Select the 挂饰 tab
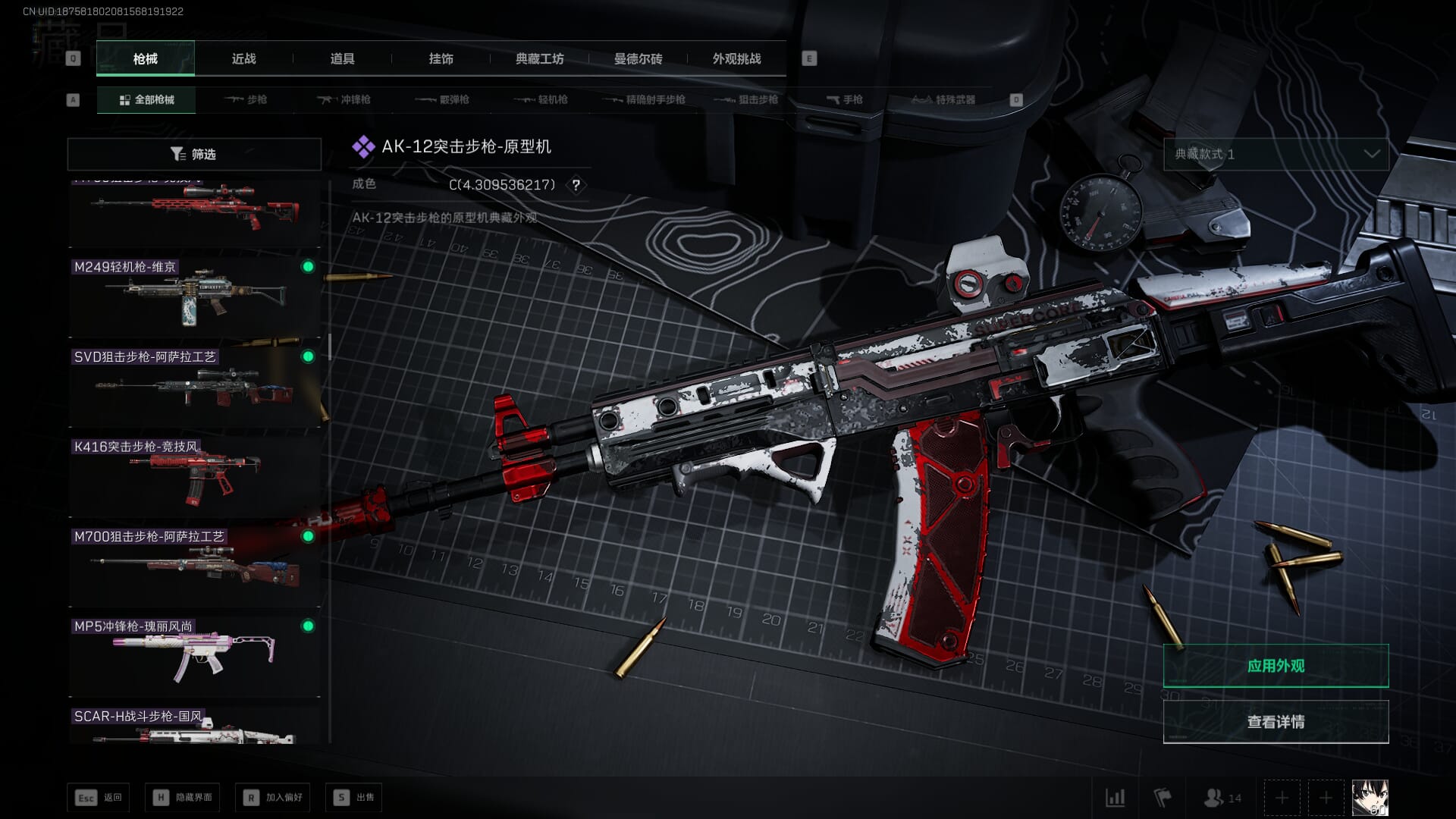1456x819 pixels. (x=441, y=58)
